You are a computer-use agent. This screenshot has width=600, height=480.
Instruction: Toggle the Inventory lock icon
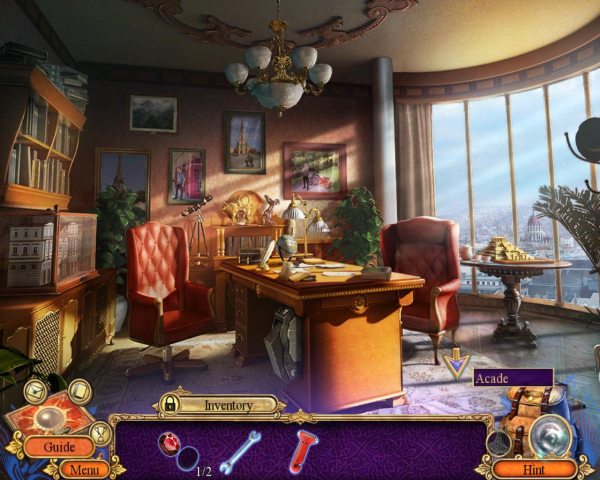tap(170, 405)
